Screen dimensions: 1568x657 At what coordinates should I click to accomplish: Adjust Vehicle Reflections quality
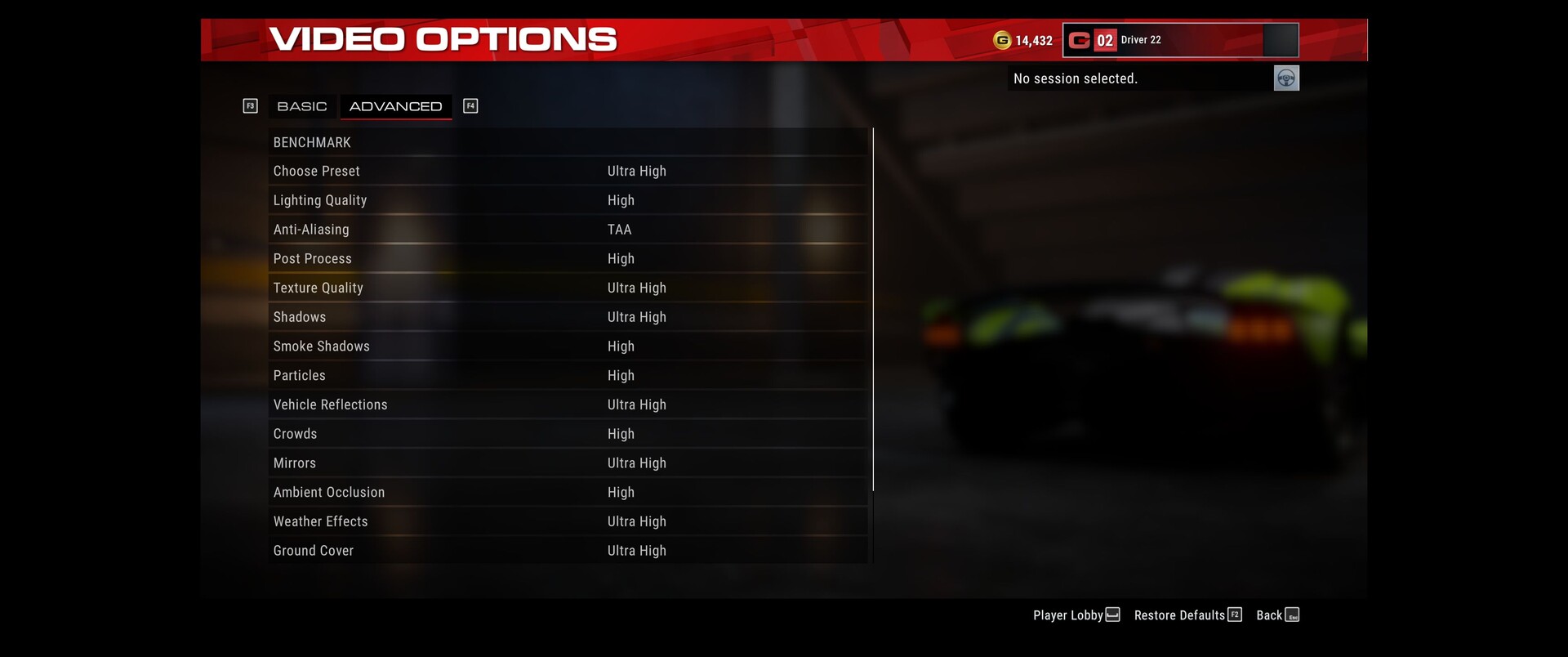click(x=567, y=404)
